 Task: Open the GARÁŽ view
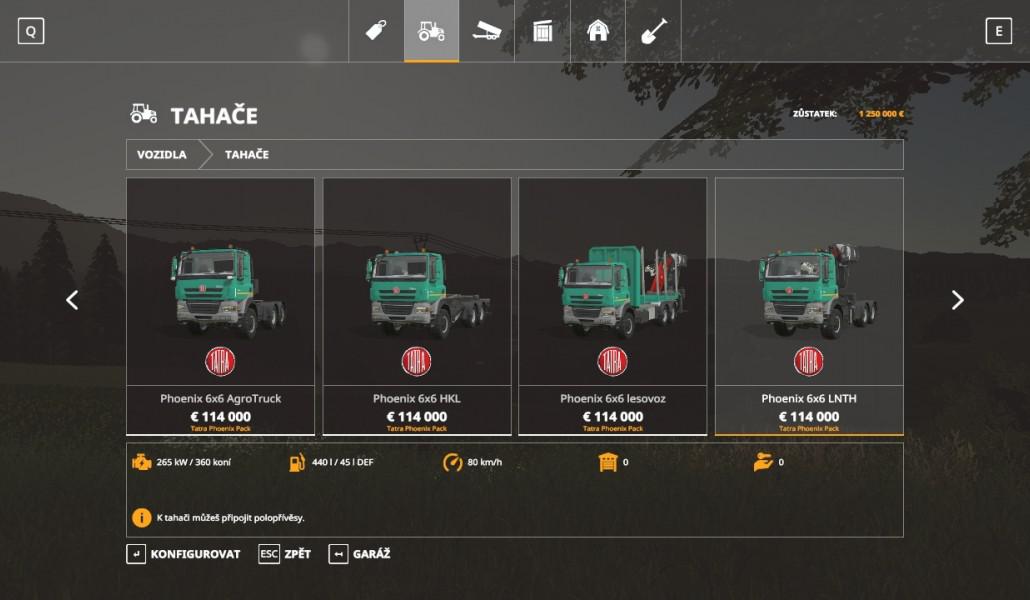coord(360,554)
